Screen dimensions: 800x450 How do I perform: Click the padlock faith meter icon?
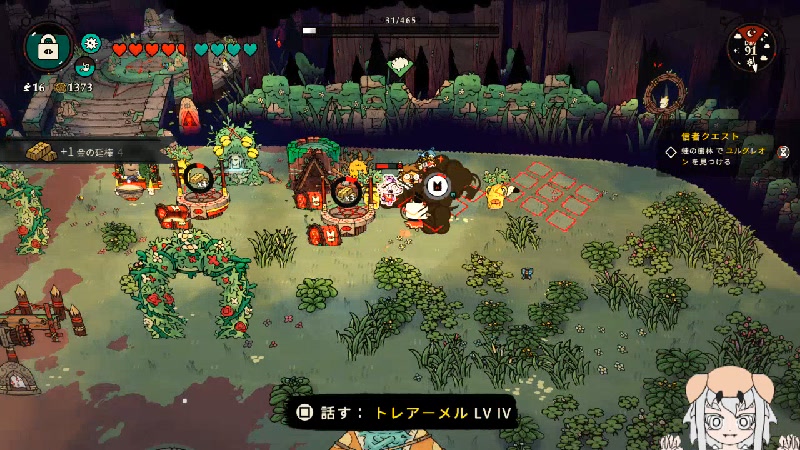47,47
